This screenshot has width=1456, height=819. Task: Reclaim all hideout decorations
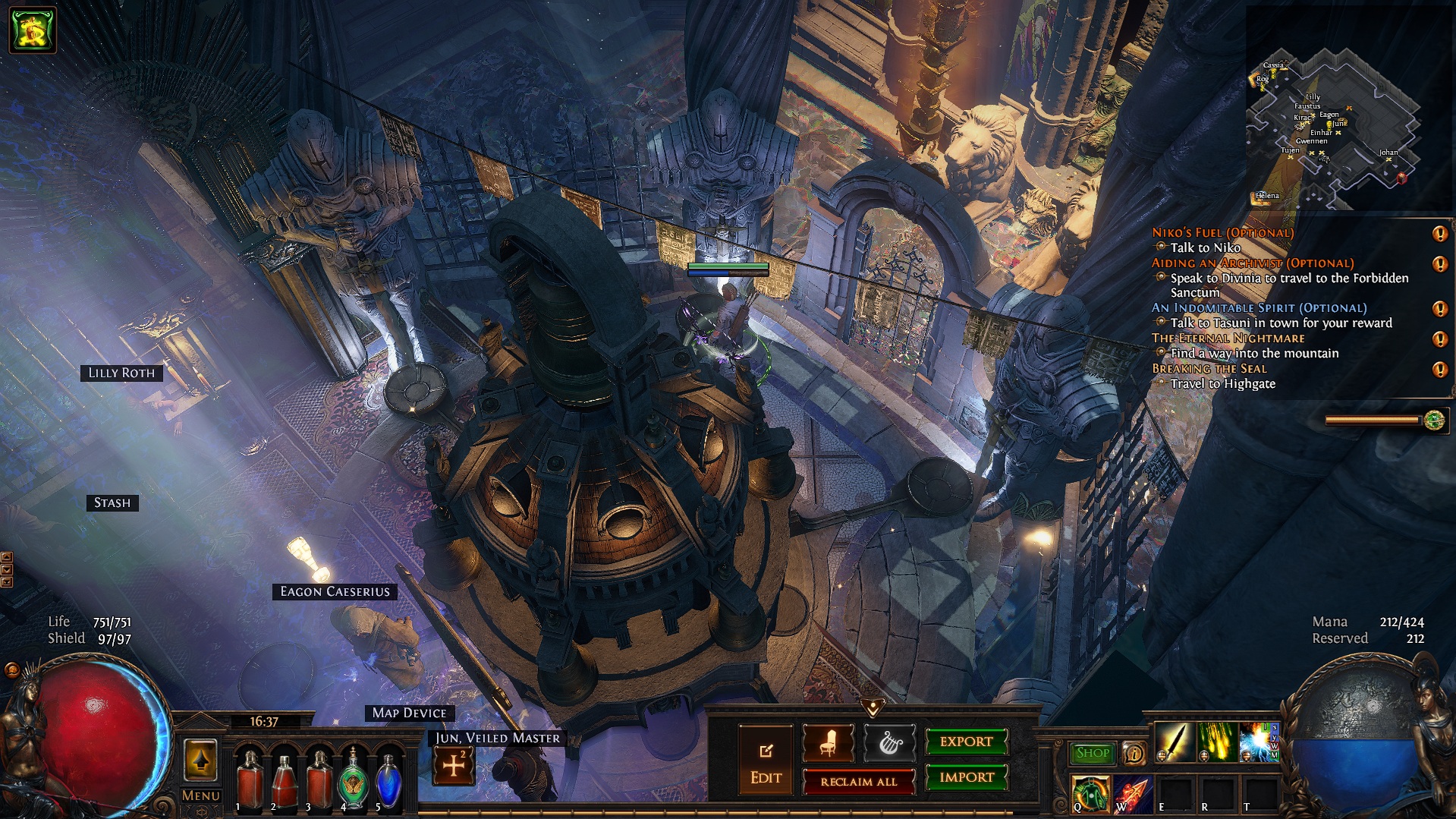(858, 781)
